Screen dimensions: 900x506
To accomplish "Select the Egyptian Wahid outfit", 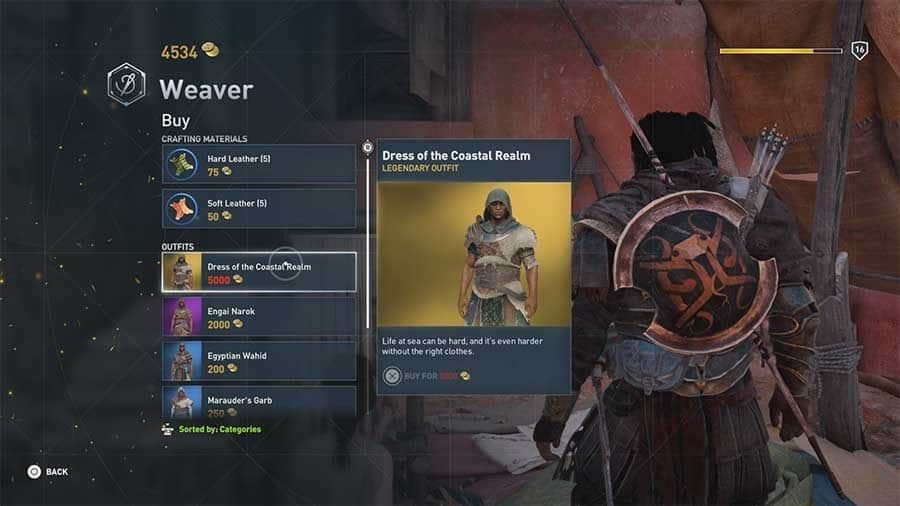I will tap(258, 361).
